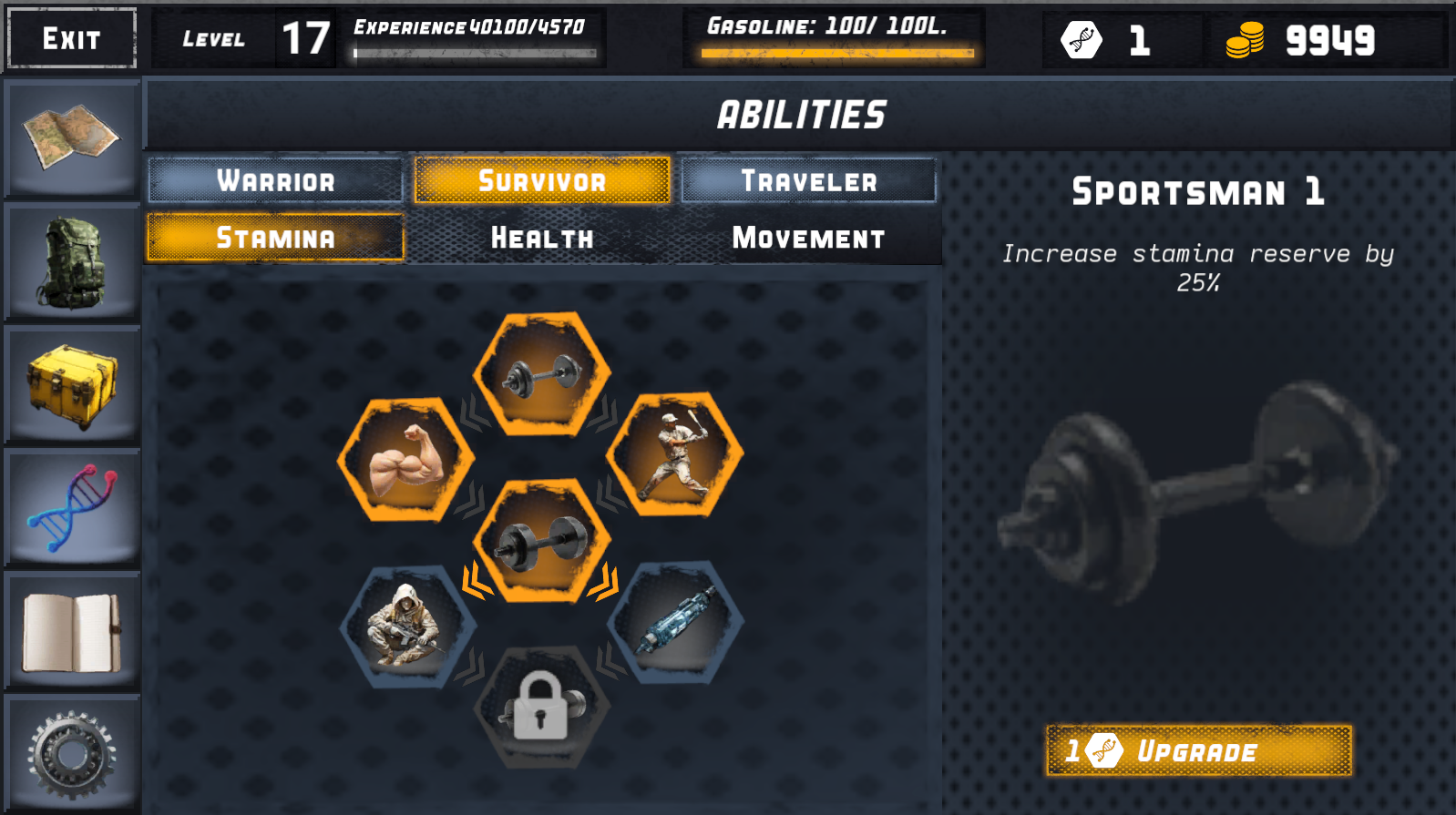1456x815 pixels.
Task: Open the backpack inventory
Action: point(72,262)
